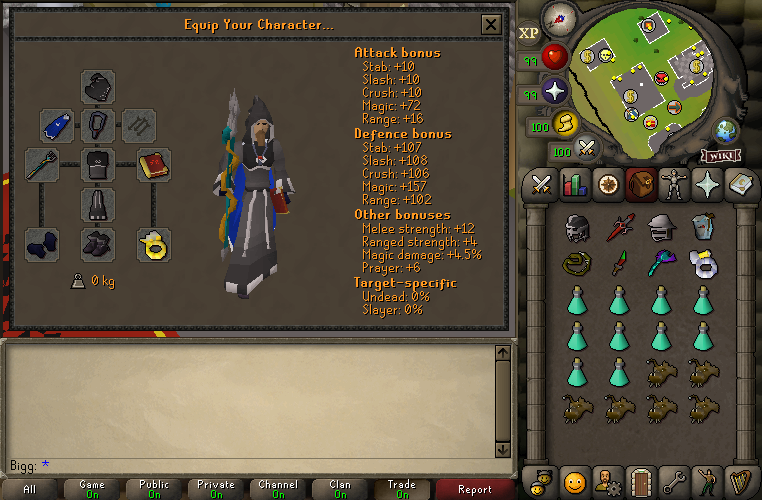
Task: Toggle run energy orb
Action: pos(566,123)
